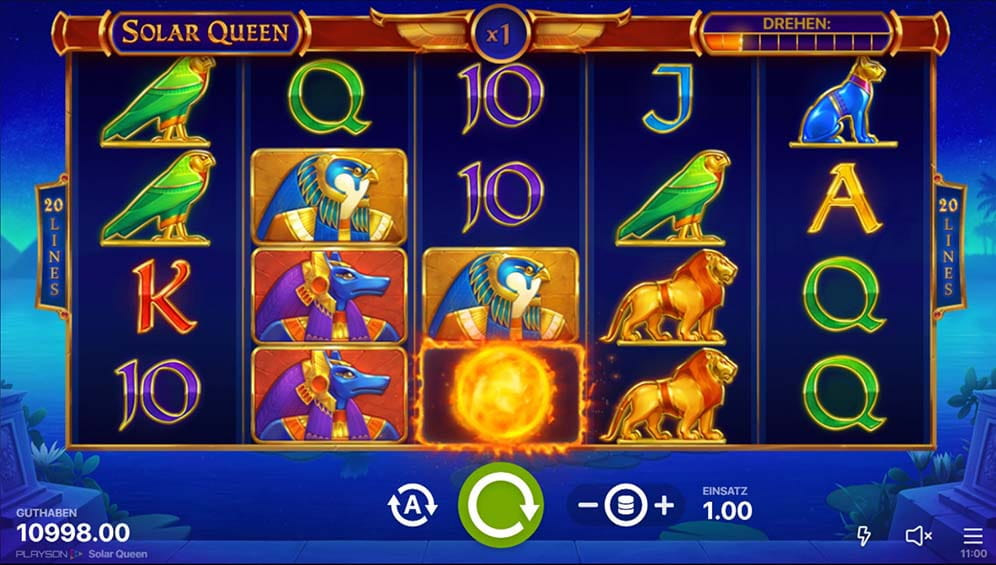Decrease the bet with the minus button
The height and width of the screenshot is (565, 996).
(588, 506)
